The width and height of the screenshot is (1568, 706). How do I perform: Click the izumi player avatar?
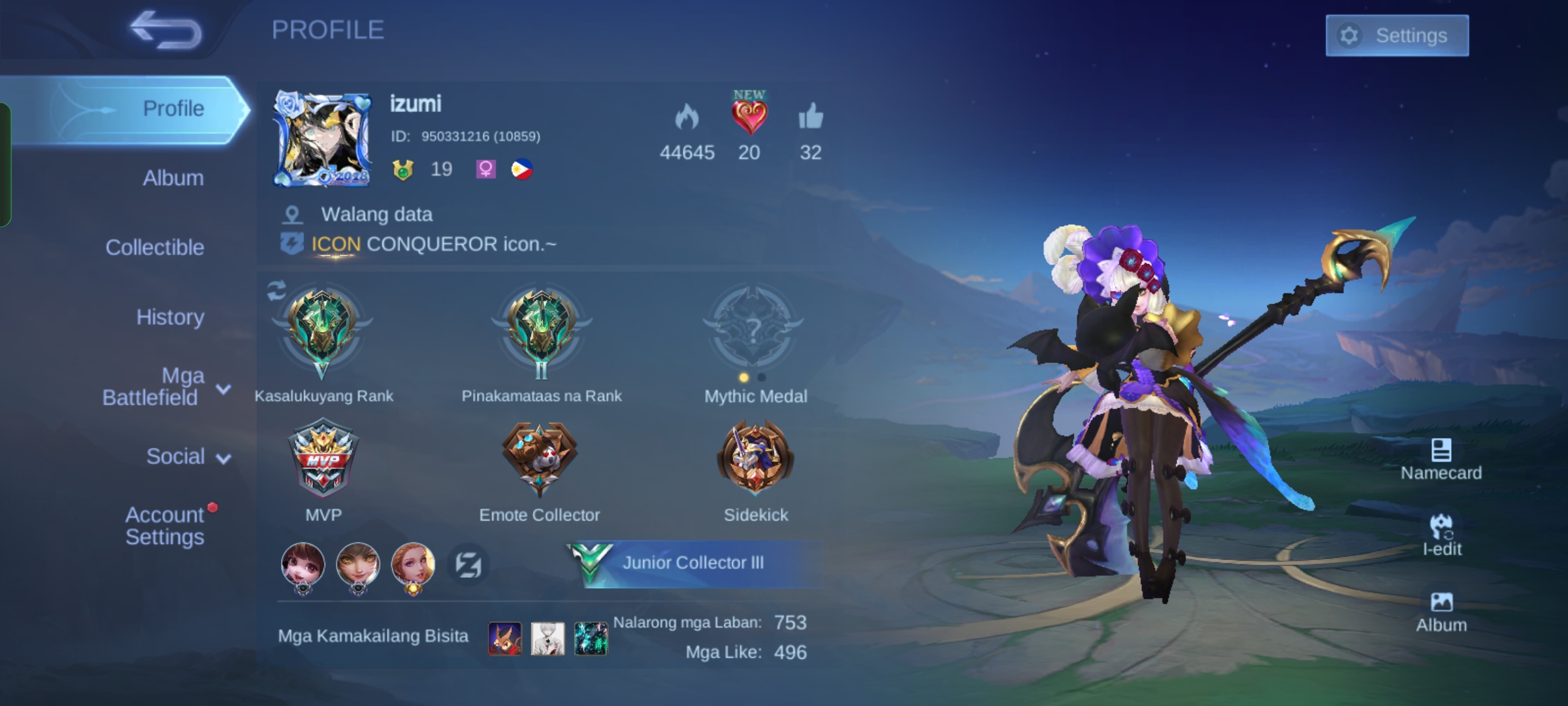click(323, 139)
